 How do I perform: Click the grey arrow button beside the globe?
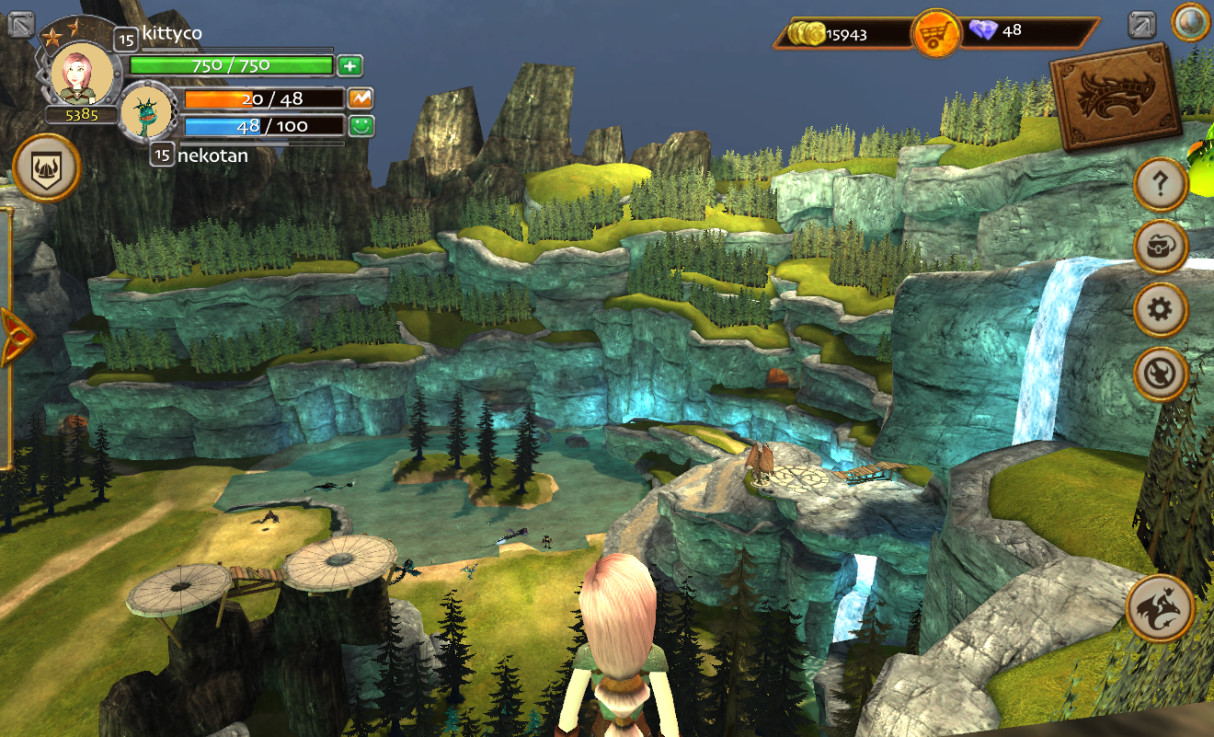click(1142, 24)
